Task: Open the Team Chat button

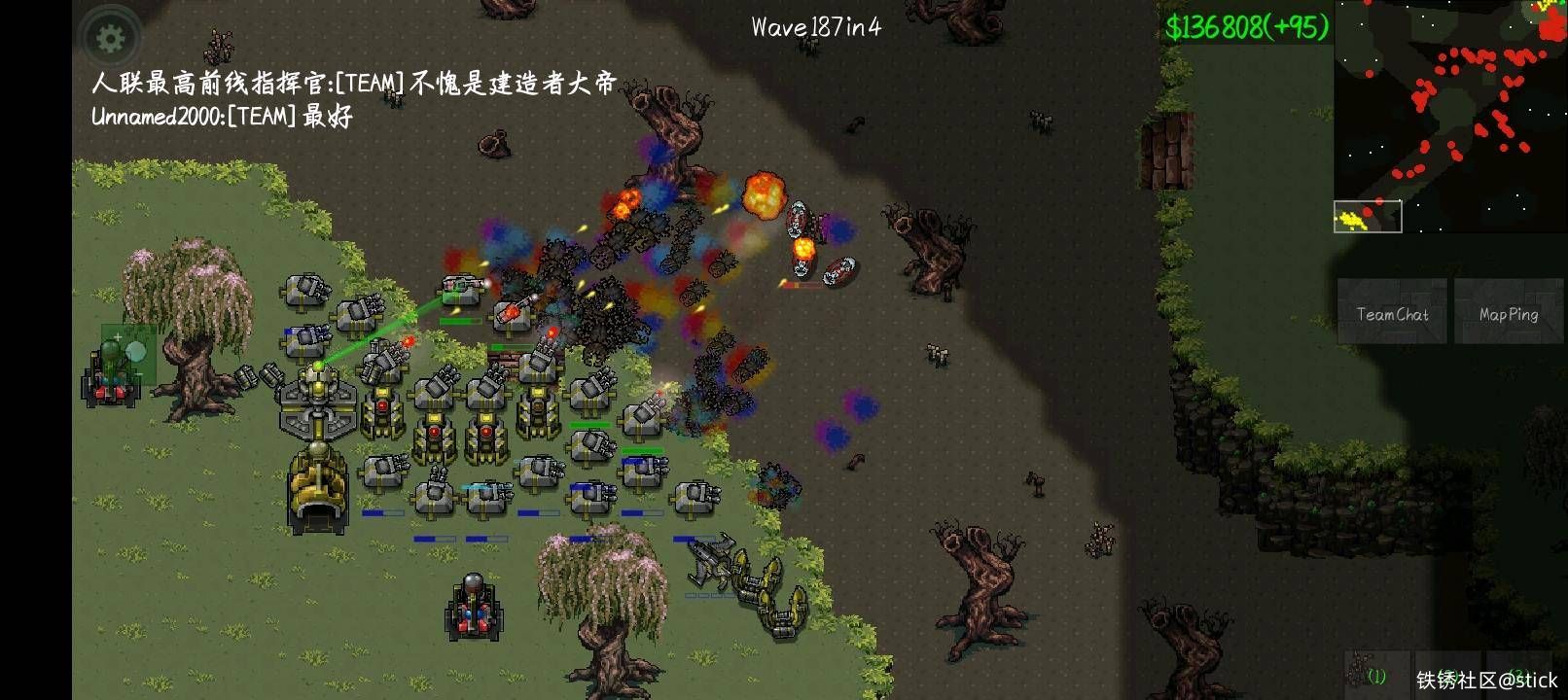Action: pyautogui.click(x=1392, y=314)
